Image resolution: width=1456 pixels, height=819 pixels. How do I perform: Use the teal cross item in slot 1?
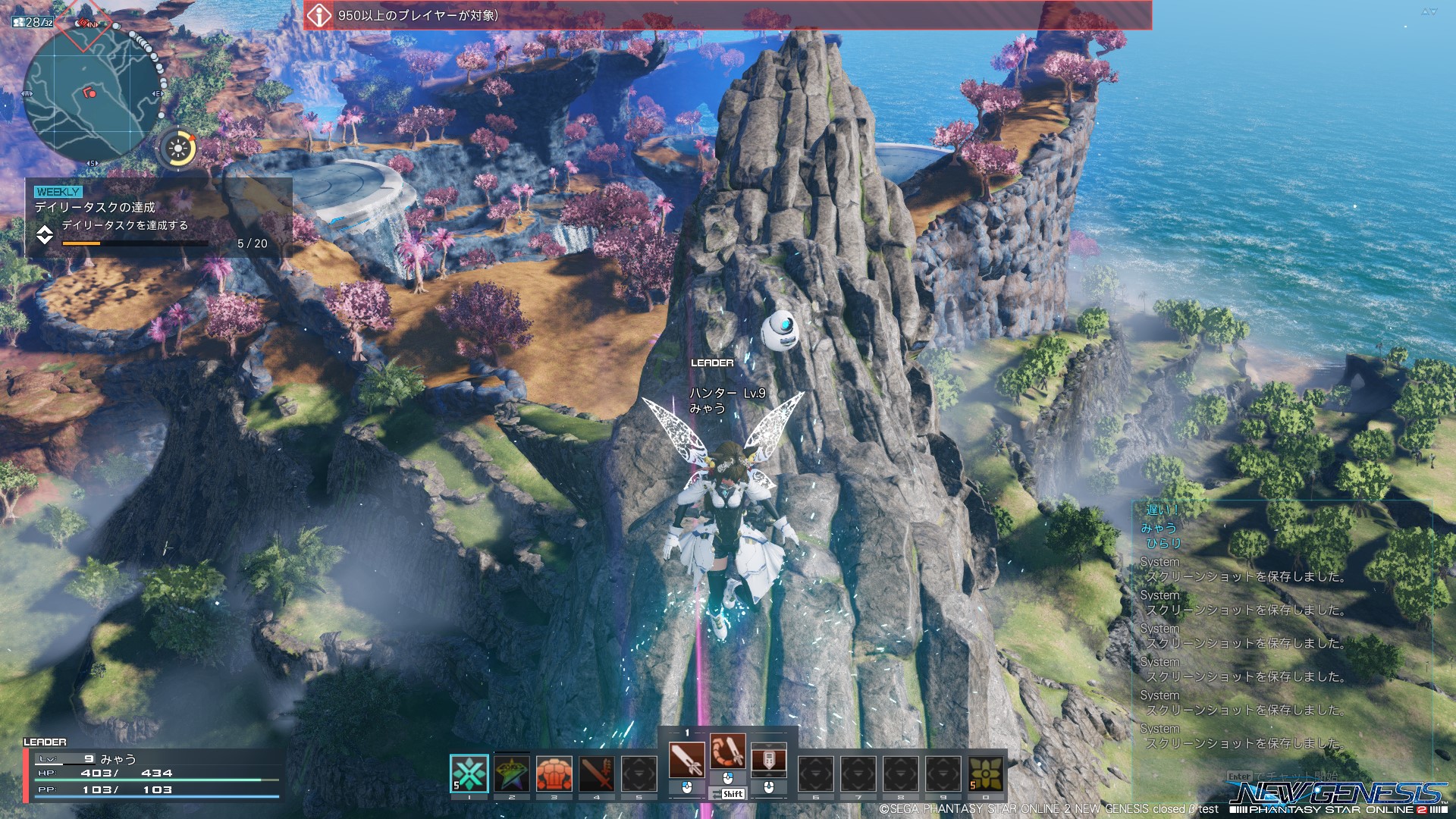pos(469,774)
